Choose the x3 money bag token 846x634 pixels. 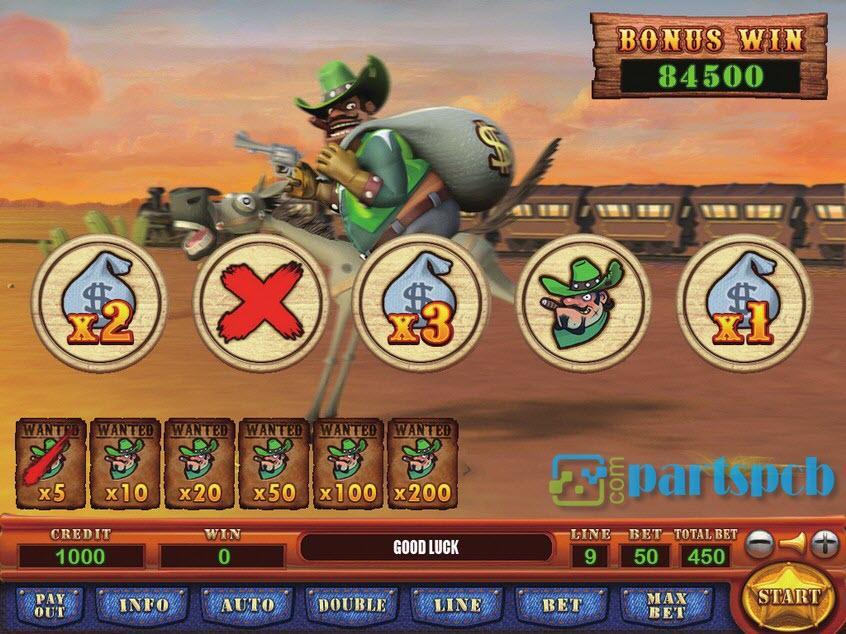click(x=421, y=301)
